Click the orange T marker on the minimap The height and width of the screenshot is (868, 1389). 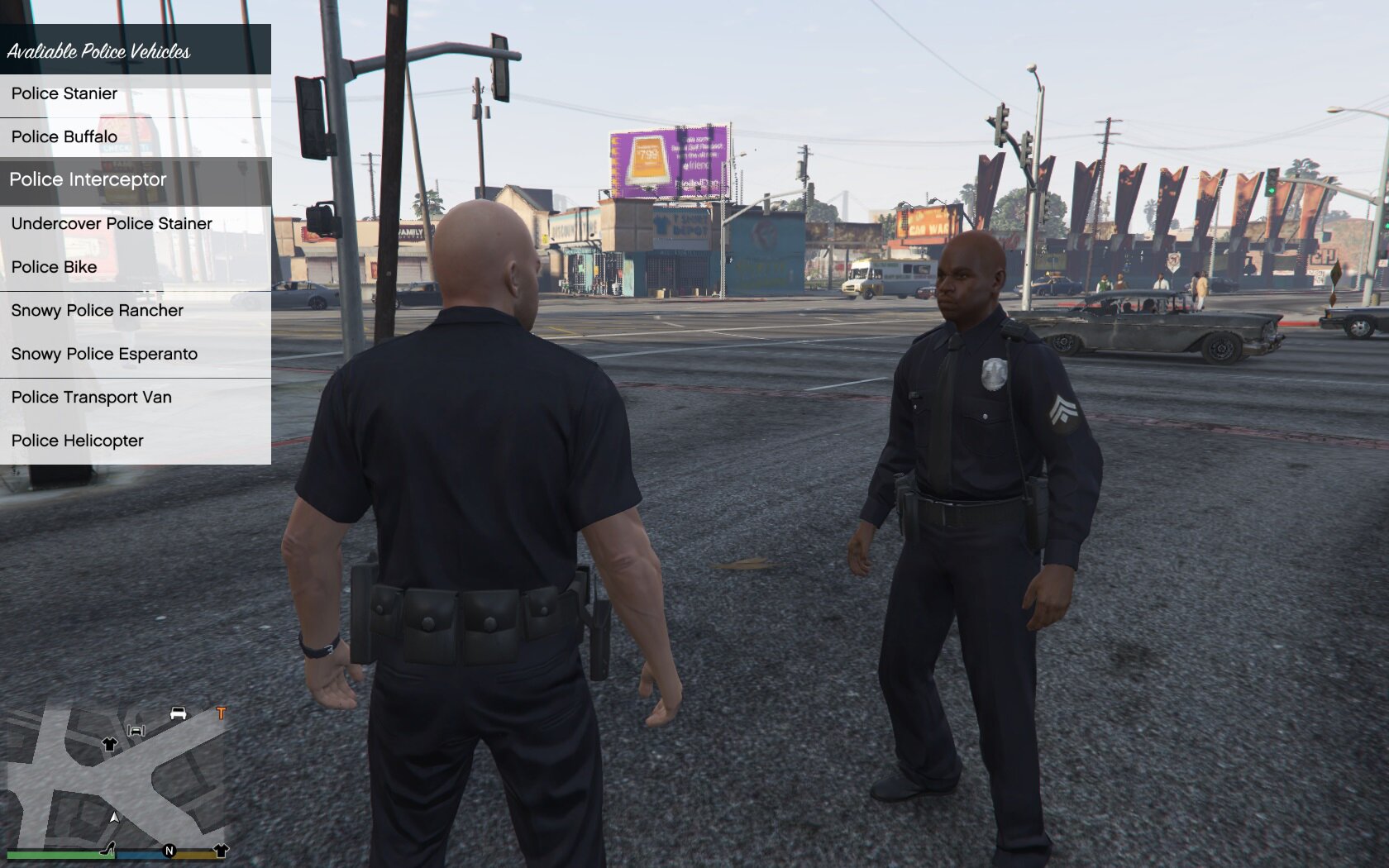(x=221, y=713)
